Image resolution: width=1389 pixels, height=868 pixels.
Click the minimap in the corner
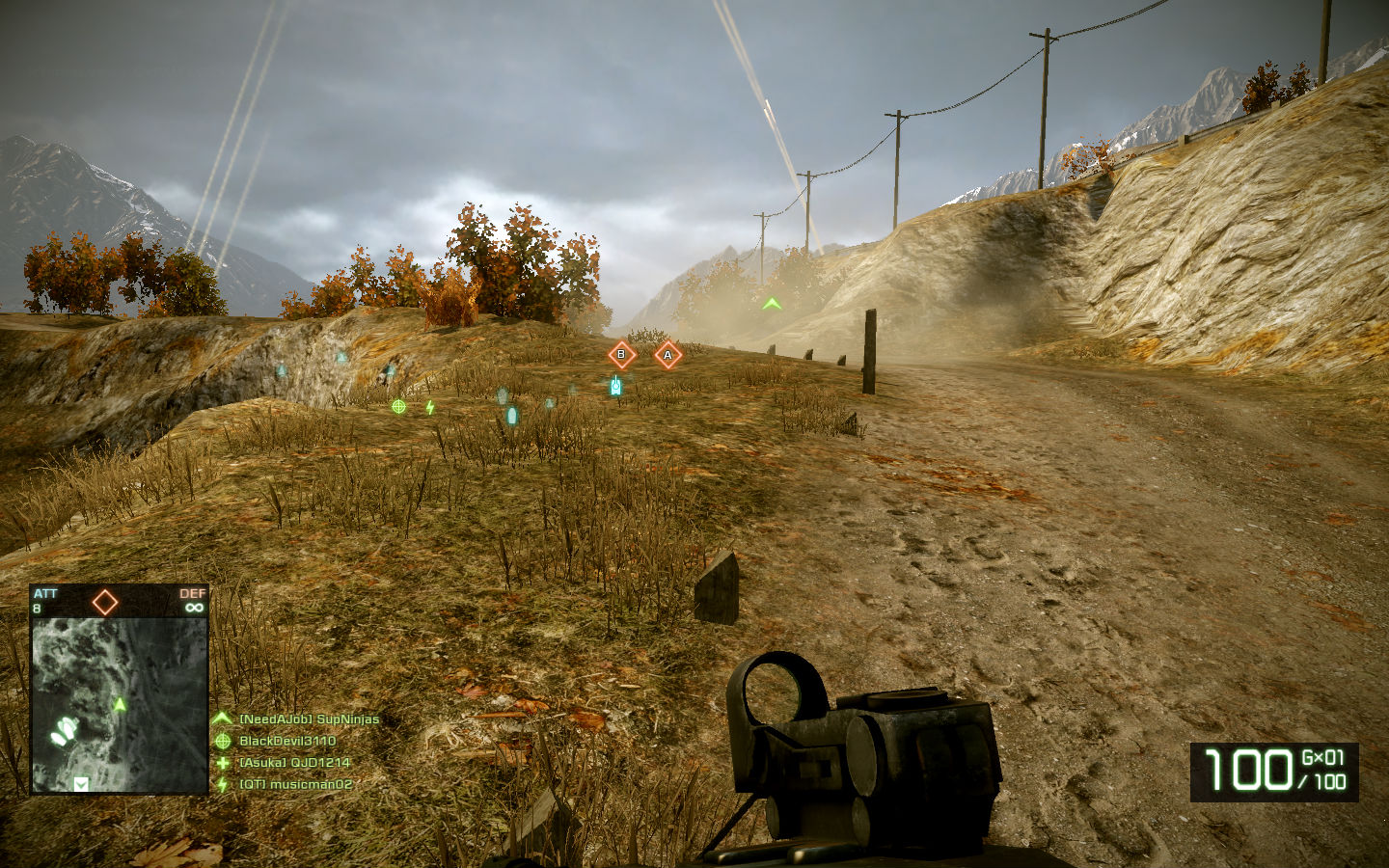[x=120, y=704]
